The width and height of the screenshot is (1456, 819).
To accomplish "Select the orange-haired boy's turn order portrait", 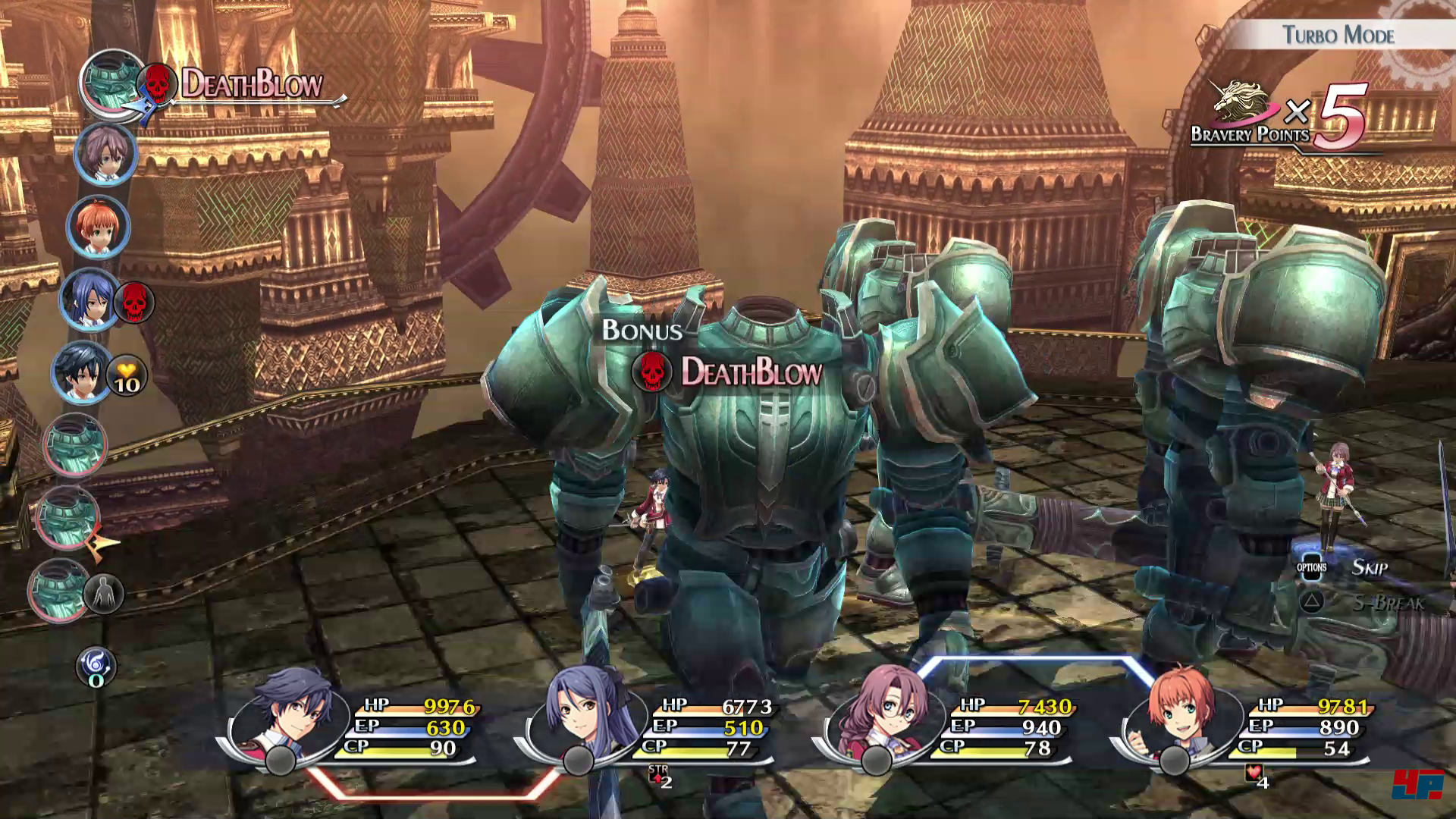I will [x=99, y=226].
